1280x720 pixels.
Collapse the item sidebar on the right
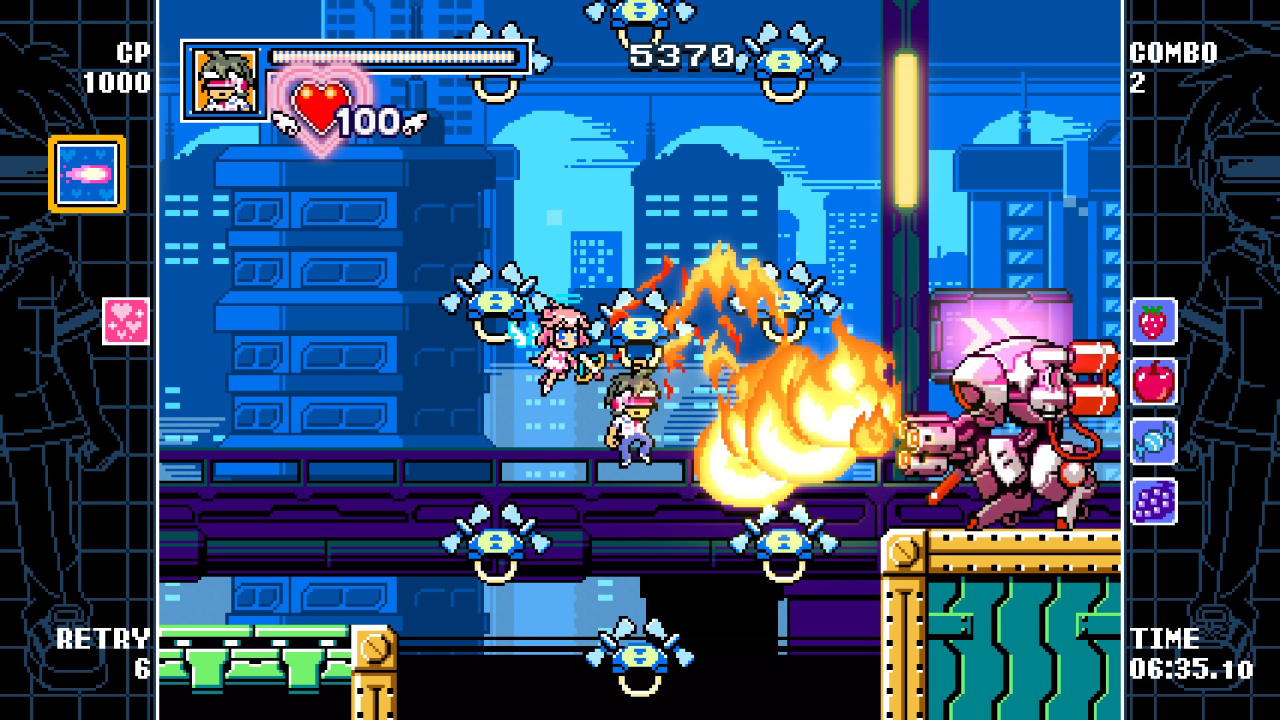[x=1154, y=412]
